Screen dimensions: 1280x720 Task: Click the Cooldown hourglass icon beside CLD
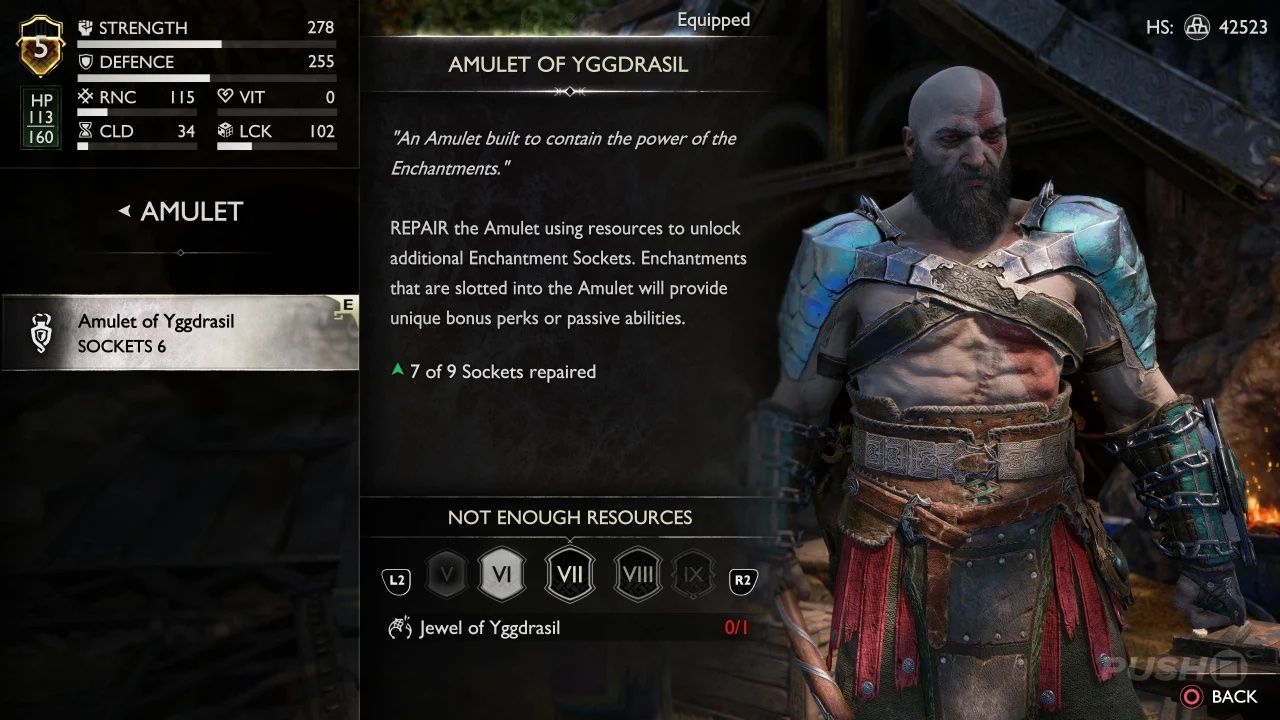pyautogui.click(x=85, y=131)
